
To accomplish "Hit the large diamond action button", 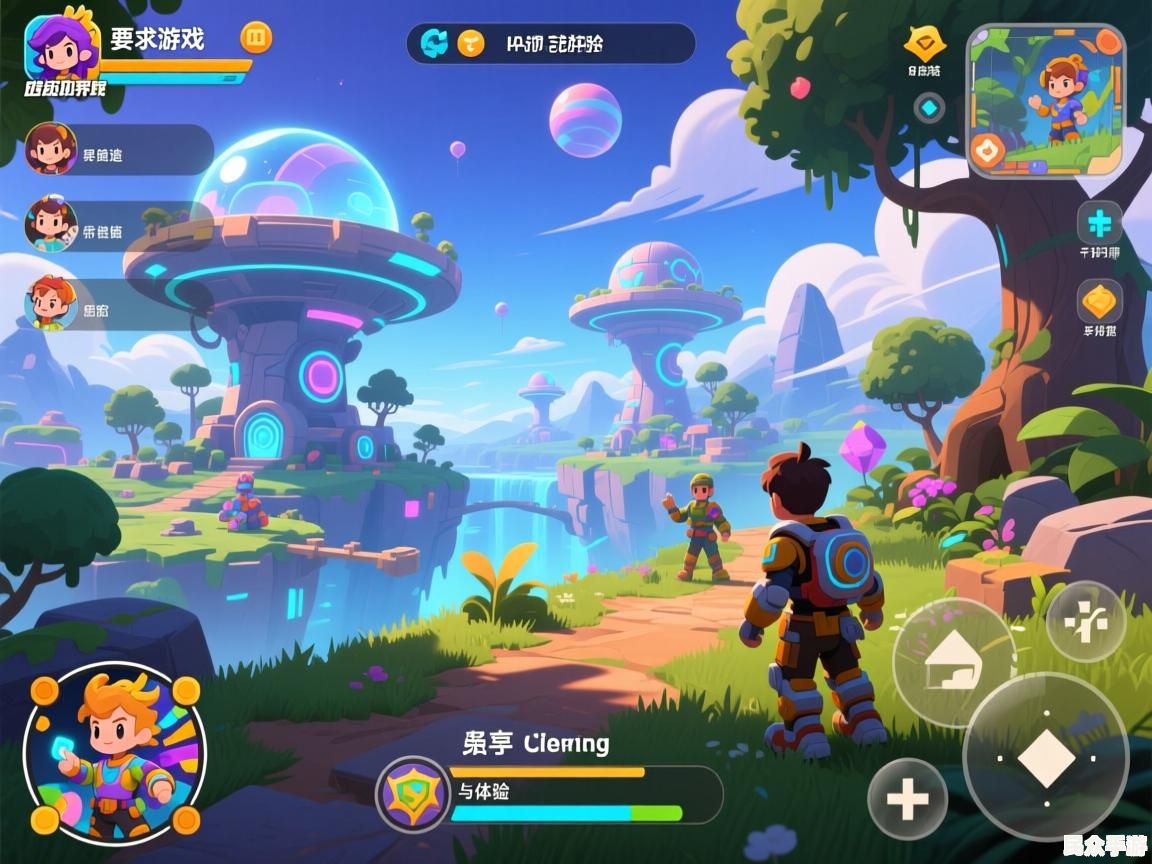I will (x=1045, y=757).
